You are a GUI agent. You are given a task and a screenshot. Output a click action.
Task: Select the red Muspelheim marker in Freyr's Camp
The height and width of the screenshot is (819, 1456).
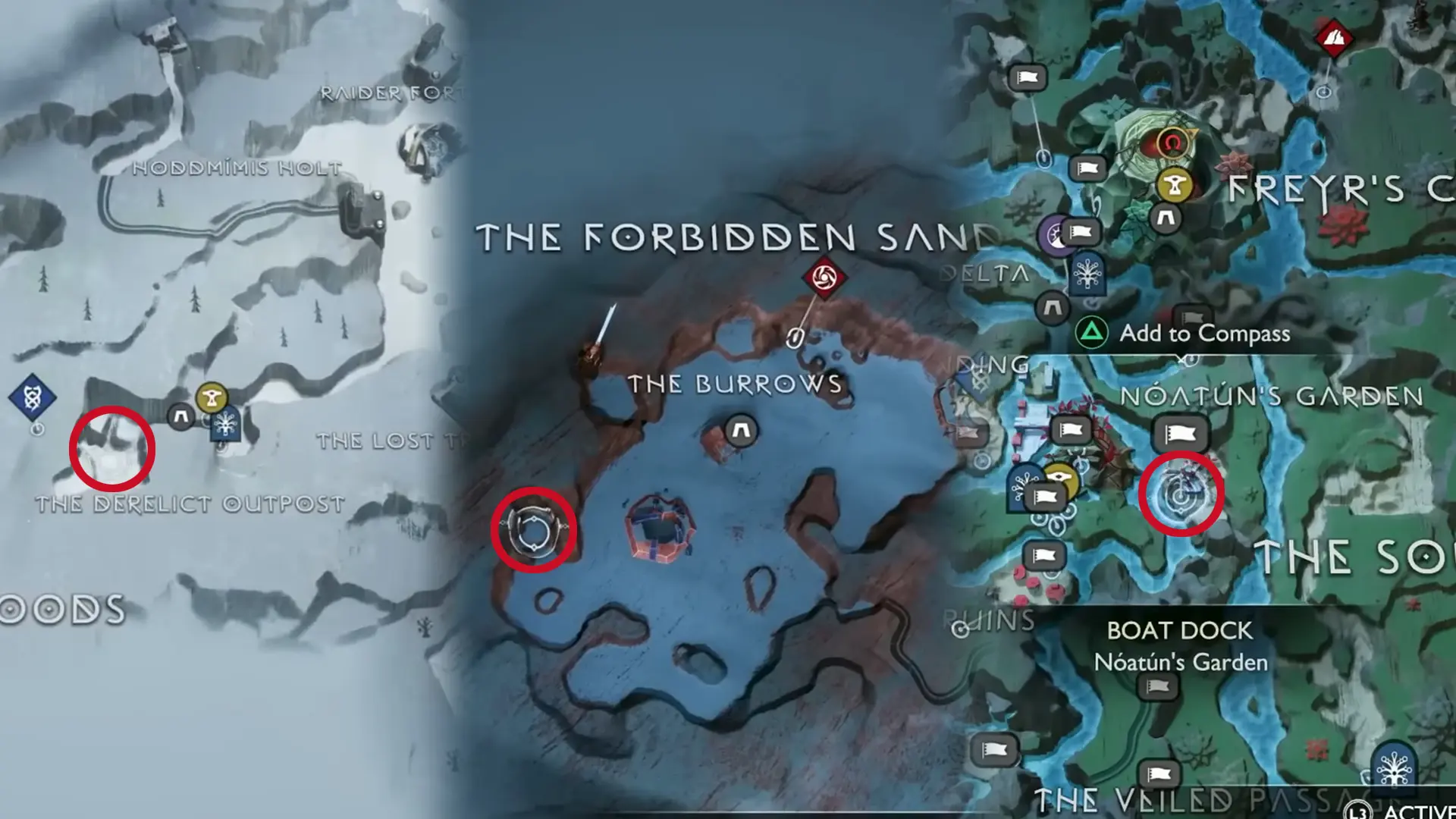(1174, 141)
